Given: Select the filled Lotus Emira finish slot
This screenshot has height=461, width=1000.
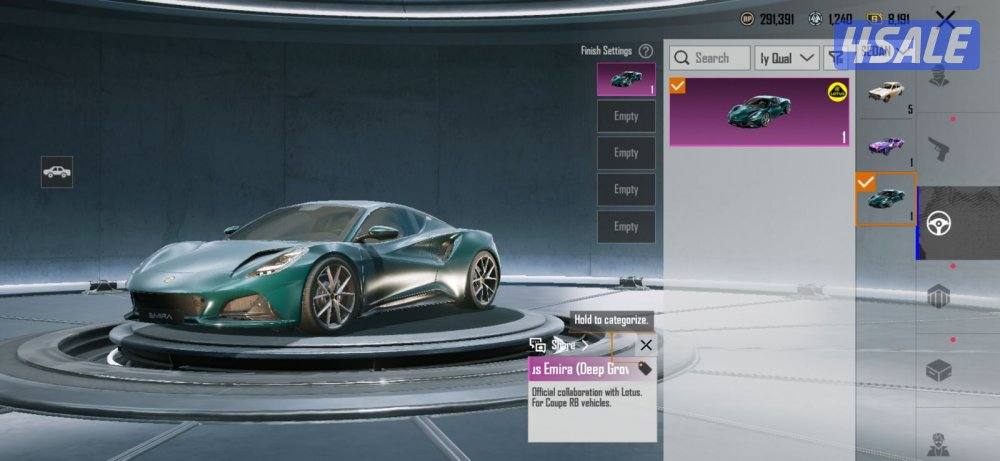Looking at the screenshot, I should coord(626,79).
